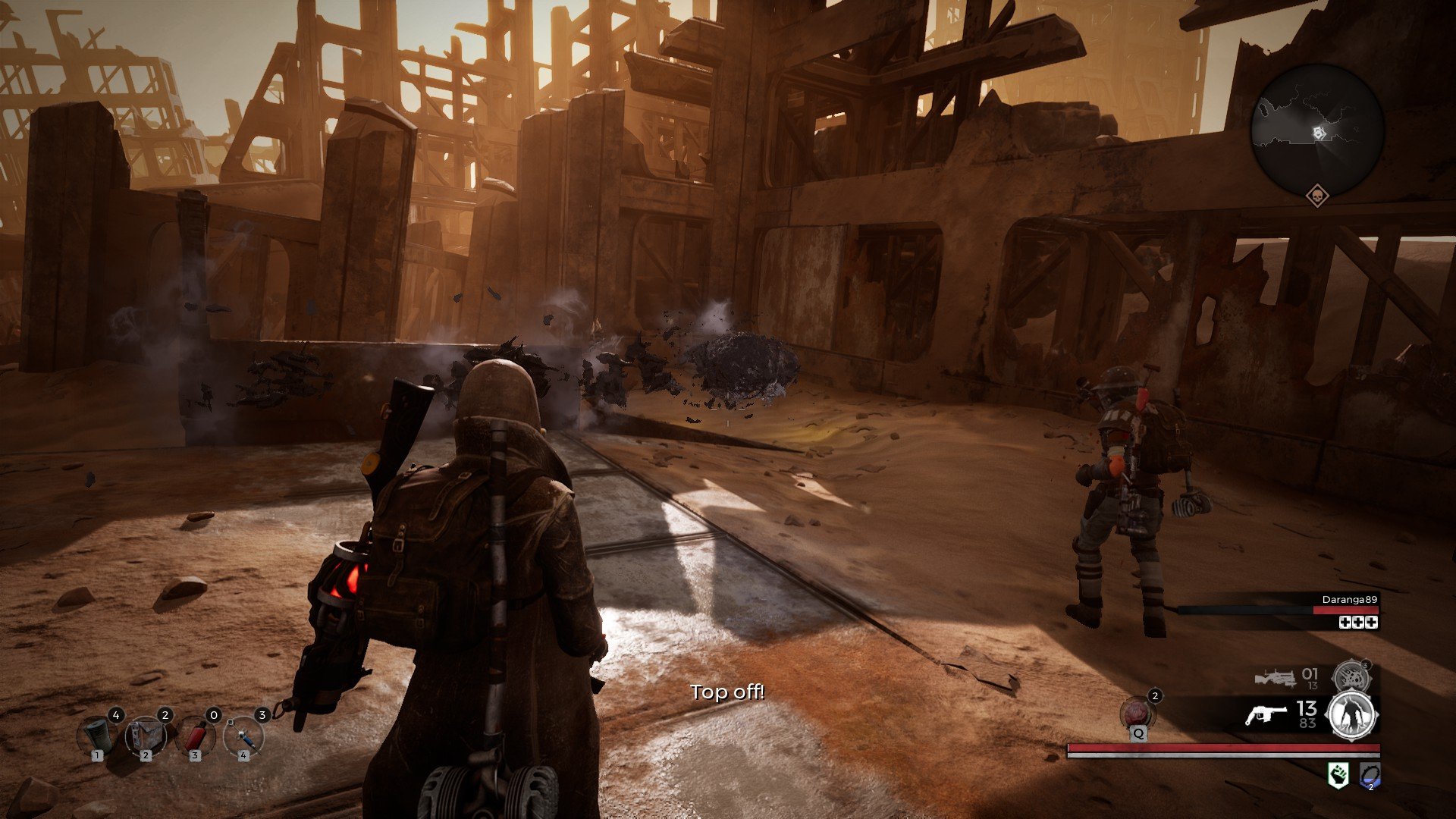This screenshot has height=819, width=1456.
Task: Click the red vial consumable in slot 3
Action: (196, 736)
